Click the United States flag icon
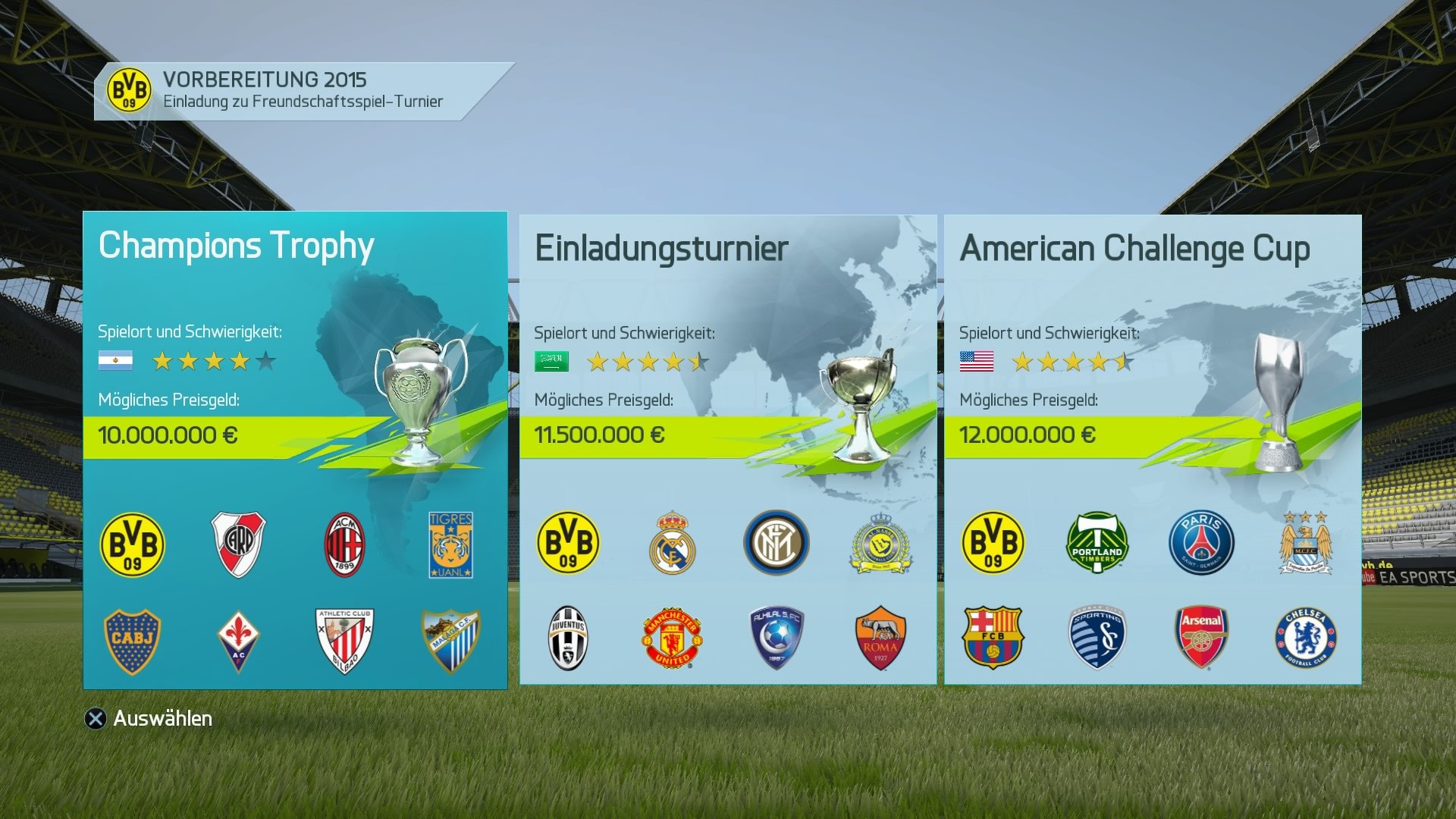1456x819 pixels. click(977, 362)
